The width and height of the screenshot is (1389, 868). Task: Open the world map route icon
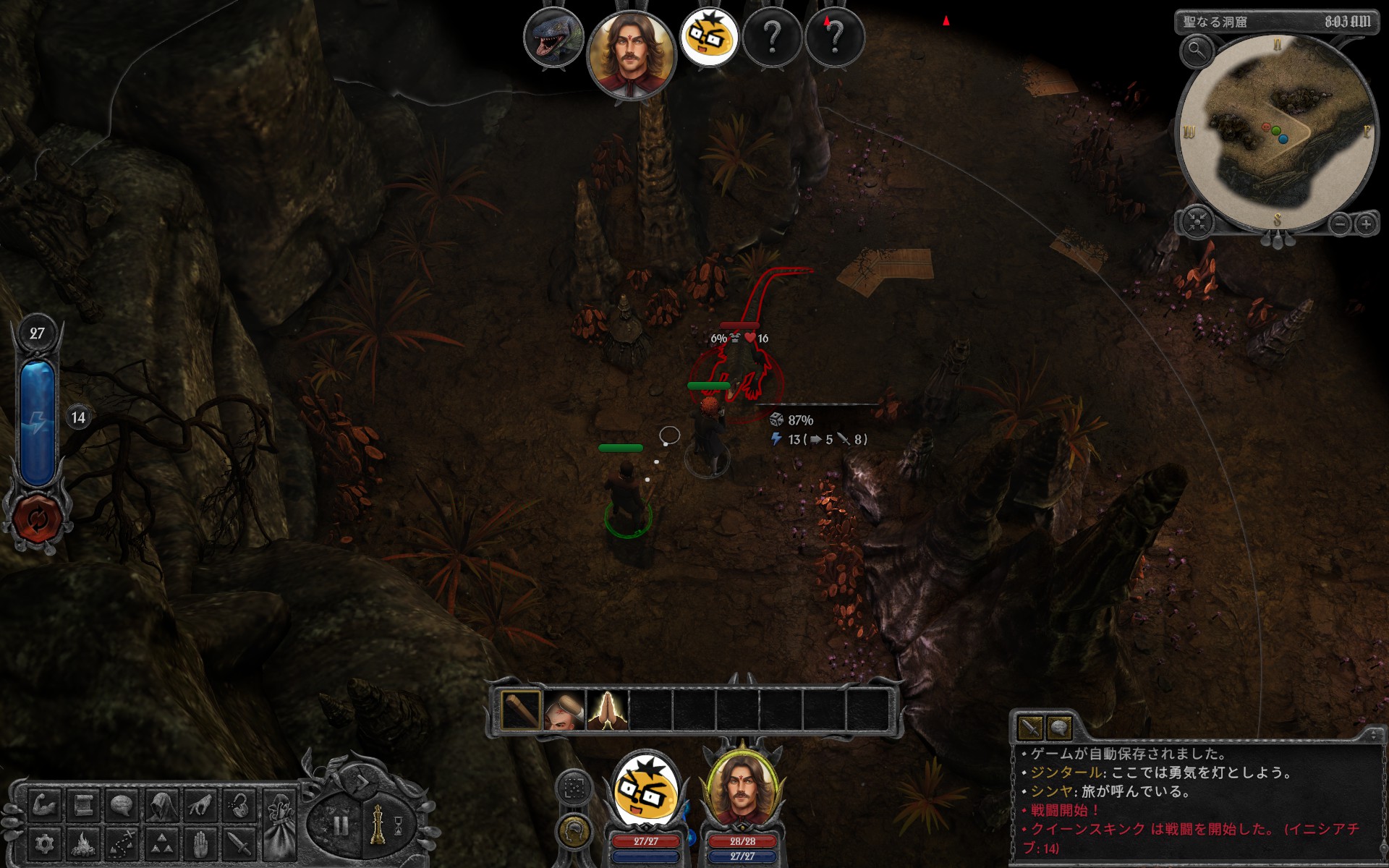(x=122, y=843)
